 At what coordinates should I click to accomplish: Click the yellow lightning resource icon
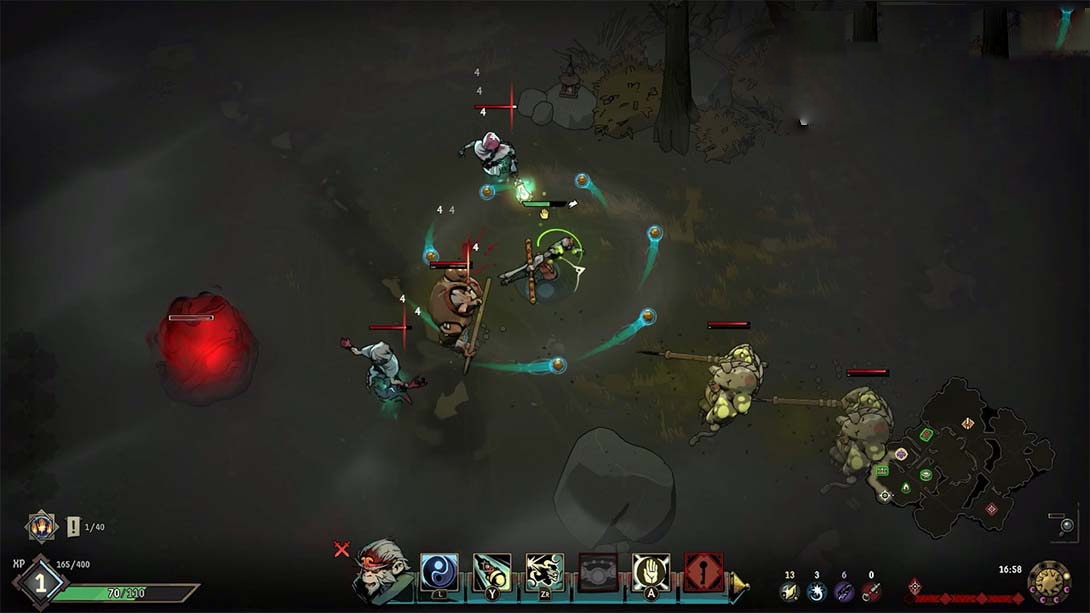pos(789,592)
